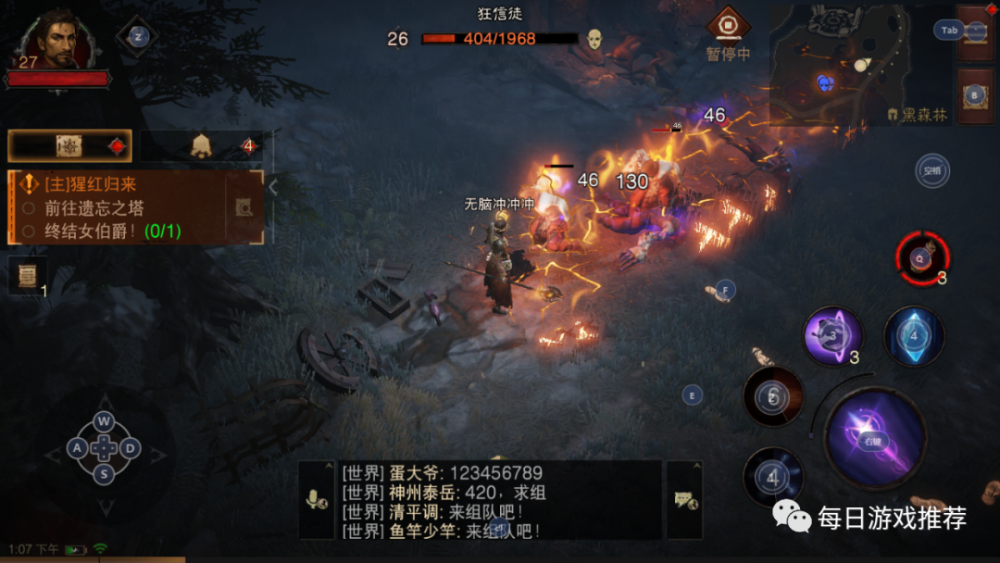Open the chat speech-bubble button
Image resolution: width=1000 pixels, height=563 pixels.
coord(685,500)
